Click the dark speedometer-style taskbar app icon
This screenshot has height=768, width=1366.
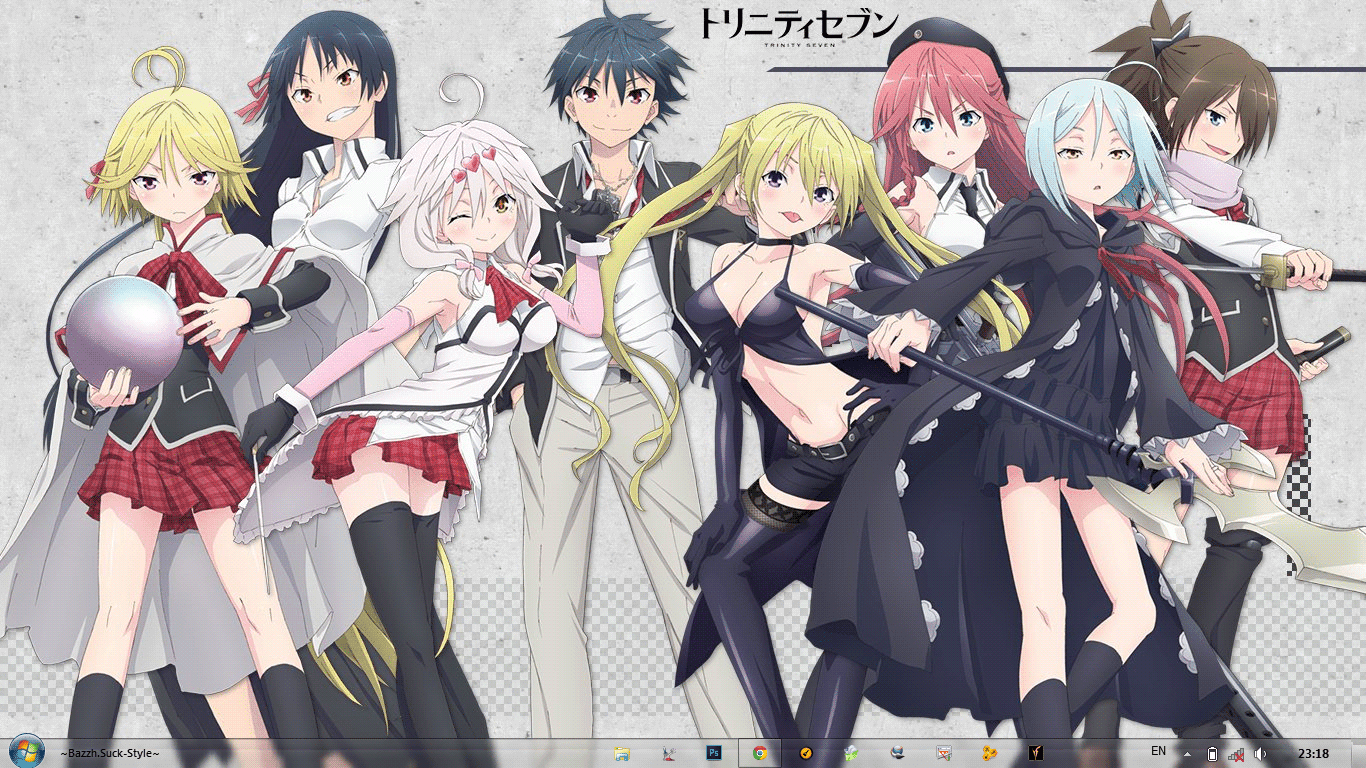click(806, 752)
